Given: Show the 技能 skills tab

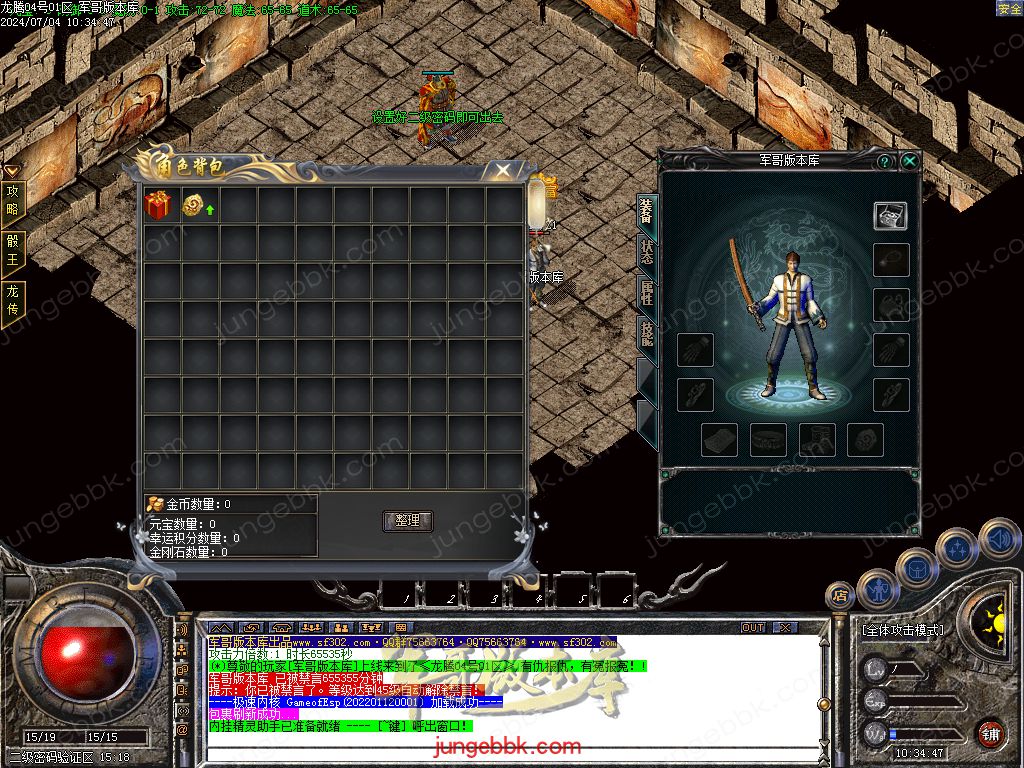Looking at the screenshot, I should pyautogui.click(x=647, y=333).
